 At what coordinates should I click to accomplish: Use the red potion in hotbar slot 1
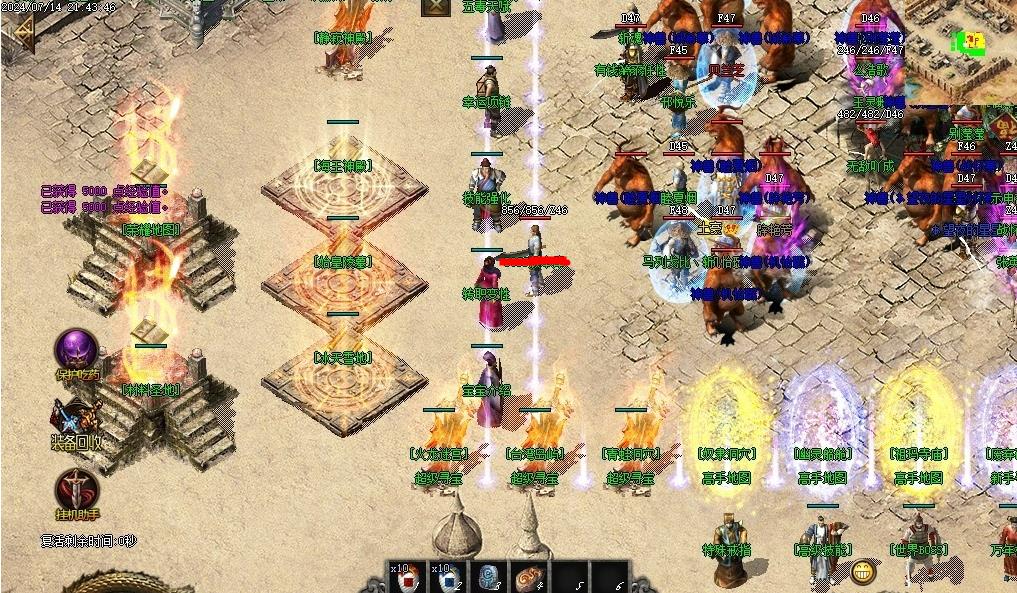click(407, 578)
